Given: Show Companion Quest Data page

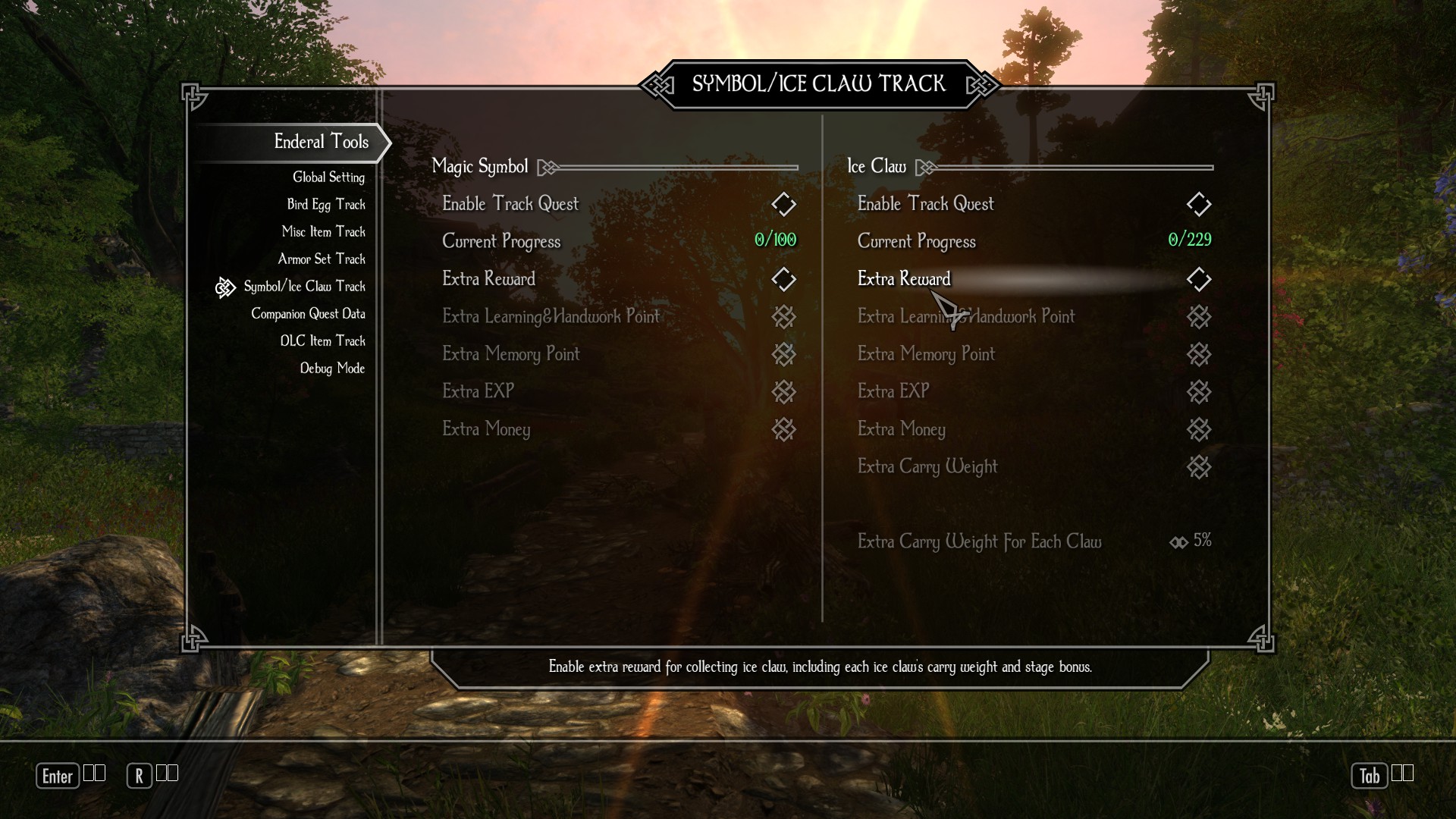Looking at the screenshot, I should pyautogui.click(x=308, y=314).
